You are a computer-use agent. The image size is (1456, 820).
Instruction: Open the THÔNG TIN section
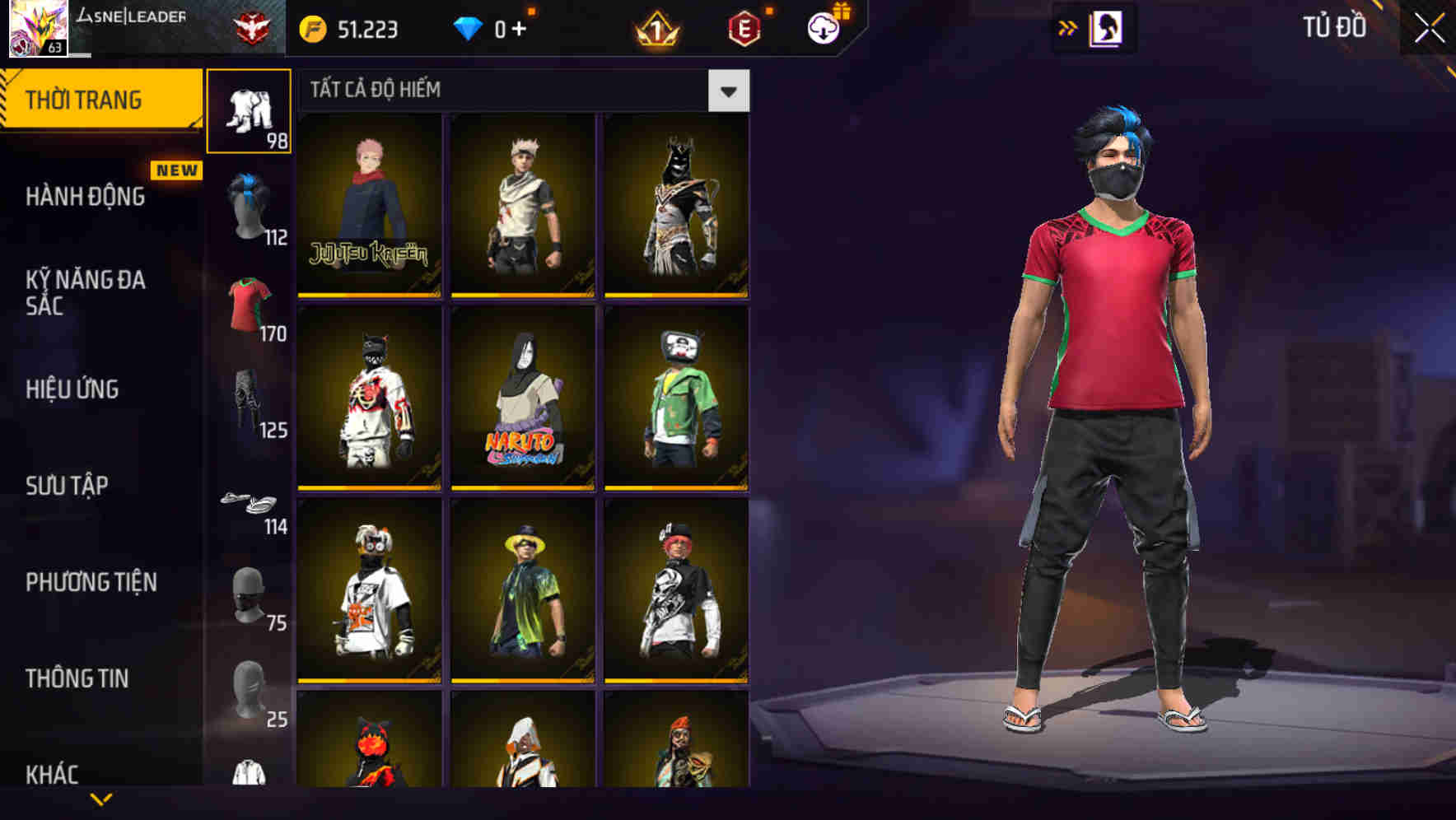(x=78, y=678)
